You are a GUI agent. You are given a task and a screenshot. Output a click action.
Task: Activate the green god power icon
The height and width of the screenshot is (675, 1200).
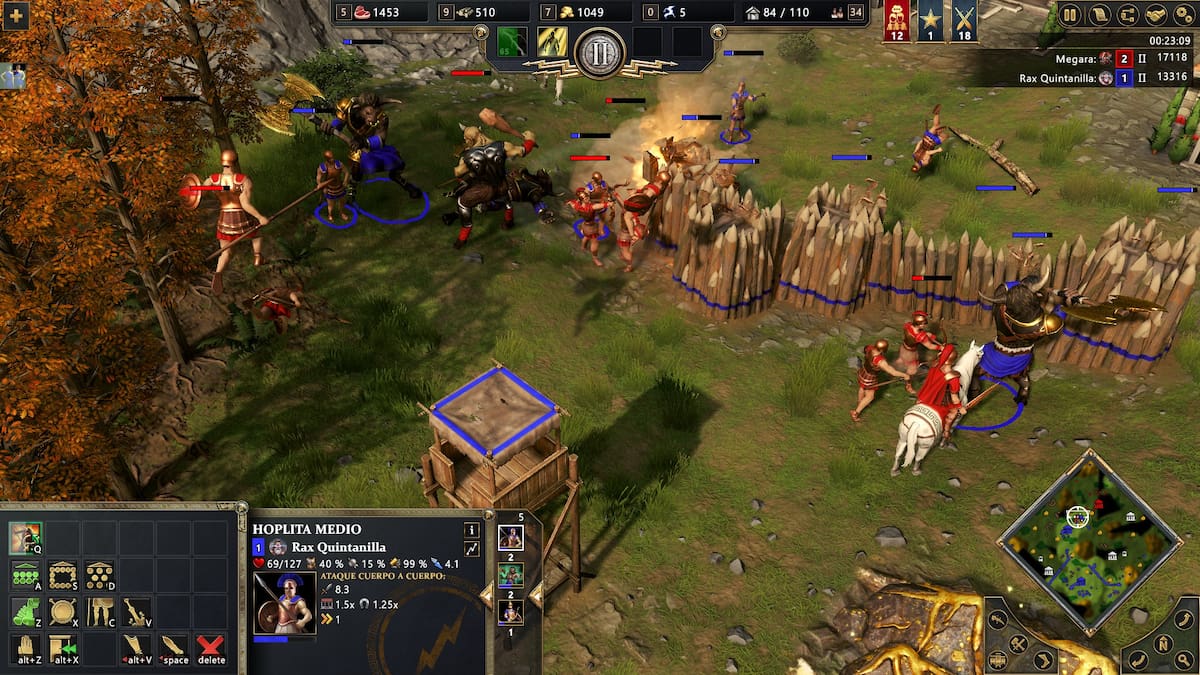click(x=512, y=42)
